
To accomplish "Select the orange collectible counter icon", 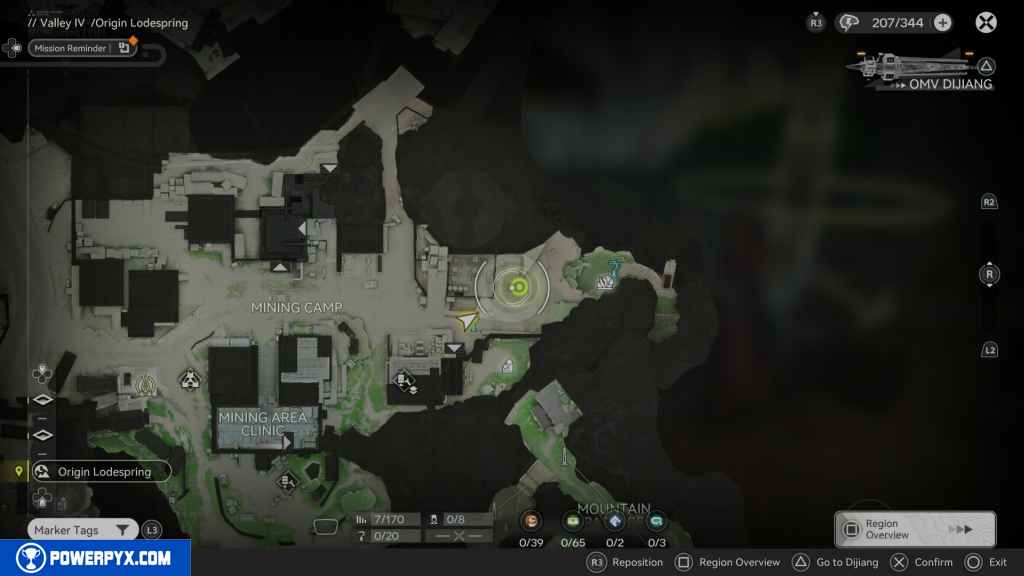I will [532, 521].
